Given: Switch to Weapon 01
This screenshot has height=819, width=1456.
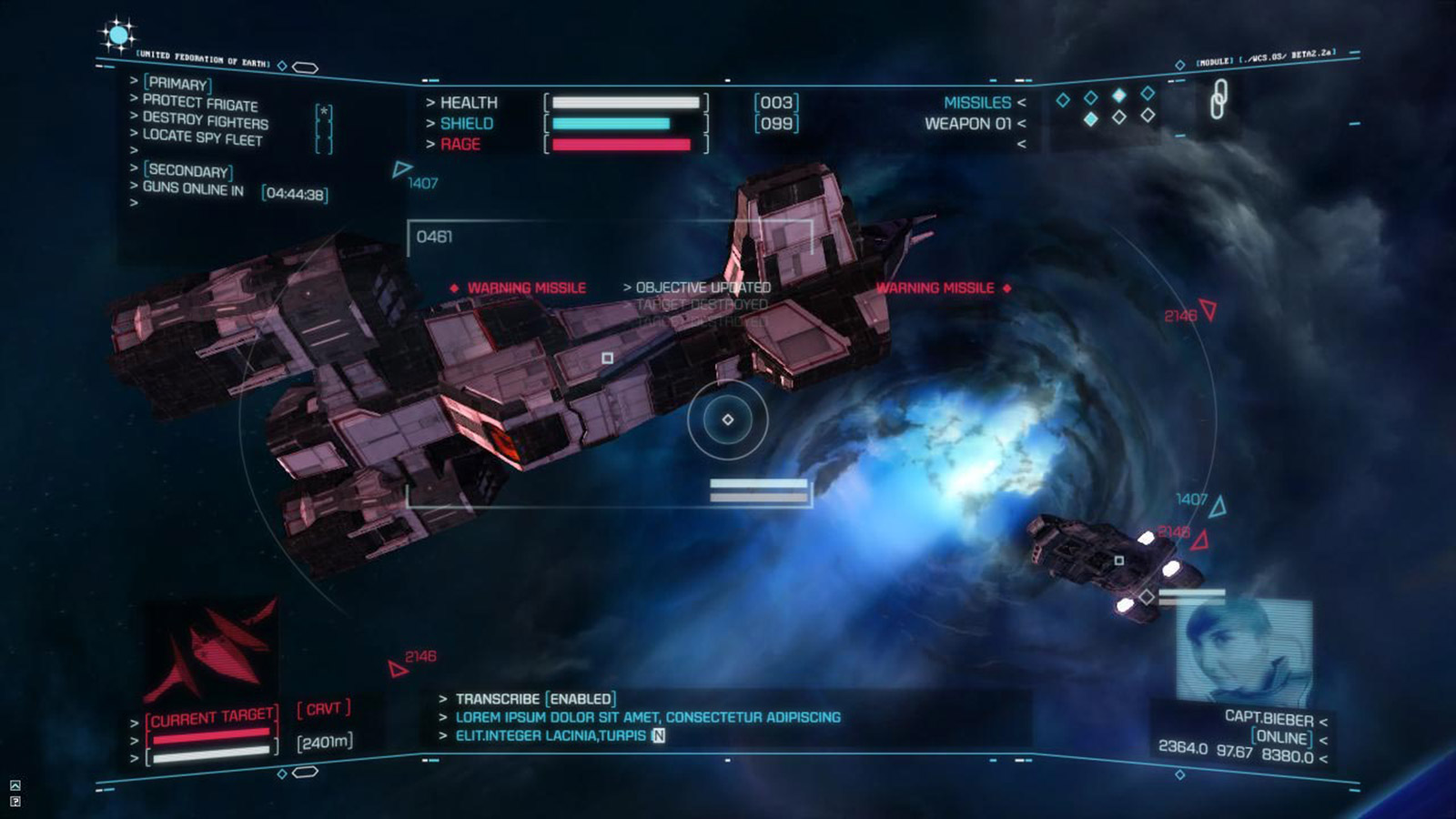Looking at the screenshot, I should coord(967,124).
